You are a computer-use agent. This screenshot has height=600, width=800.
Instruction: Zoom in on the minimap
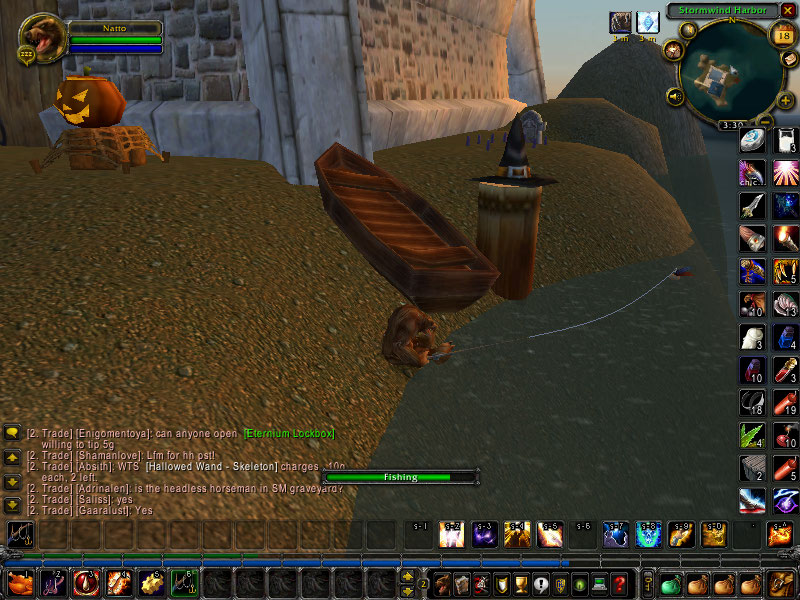tap(786, 99)
